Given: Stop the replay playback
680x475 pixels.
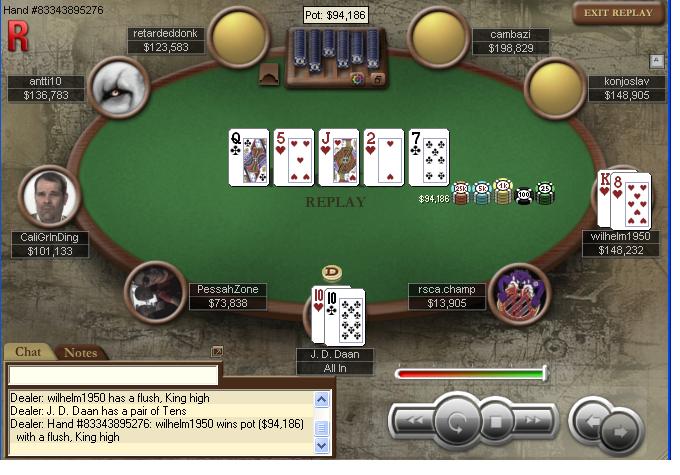Looking at the screenshot, I should point(495,421).
